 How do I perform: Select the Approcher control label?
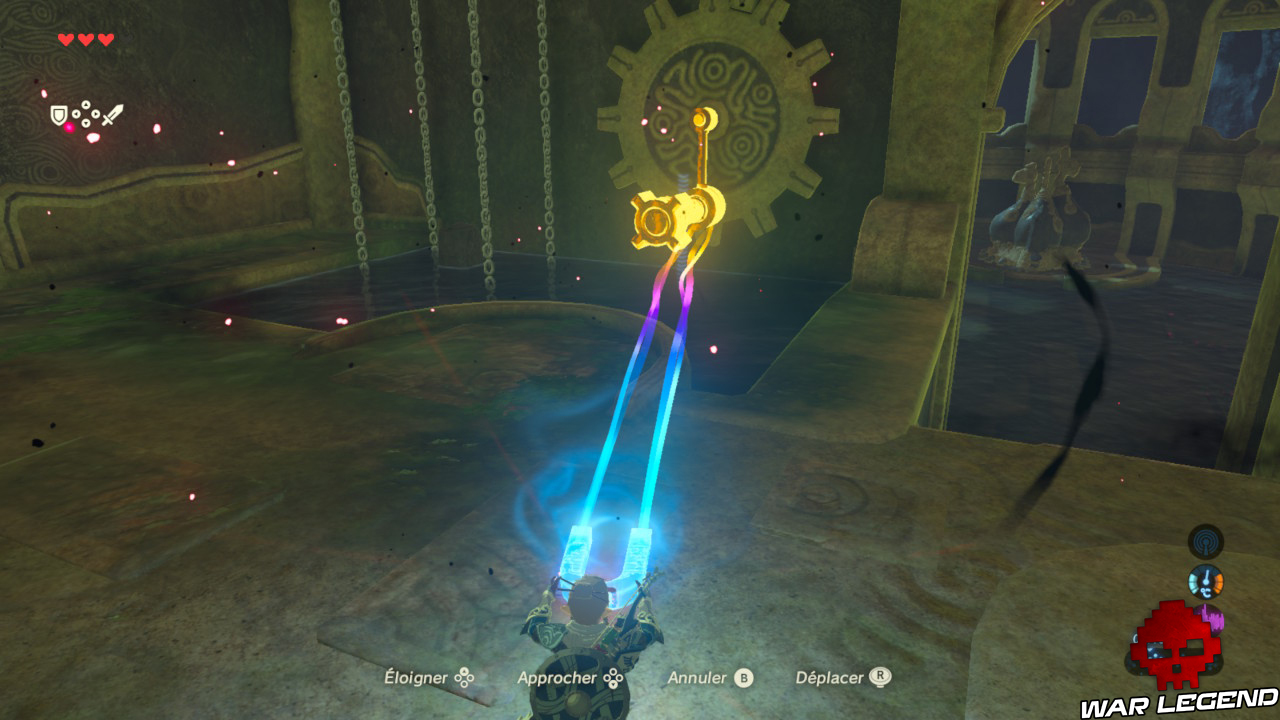(556, 678)
